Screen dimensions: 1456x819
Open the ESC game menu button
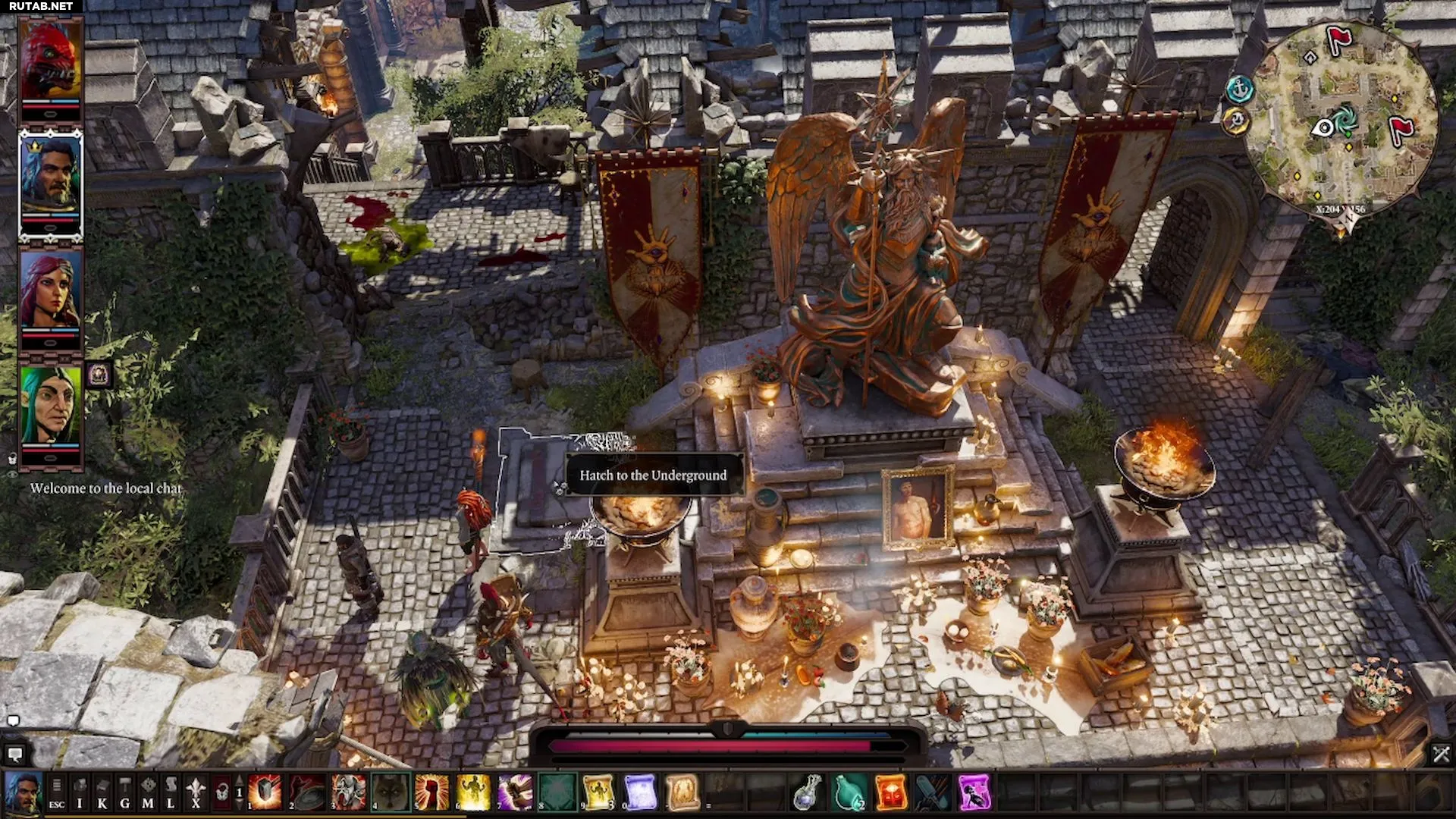57,792
